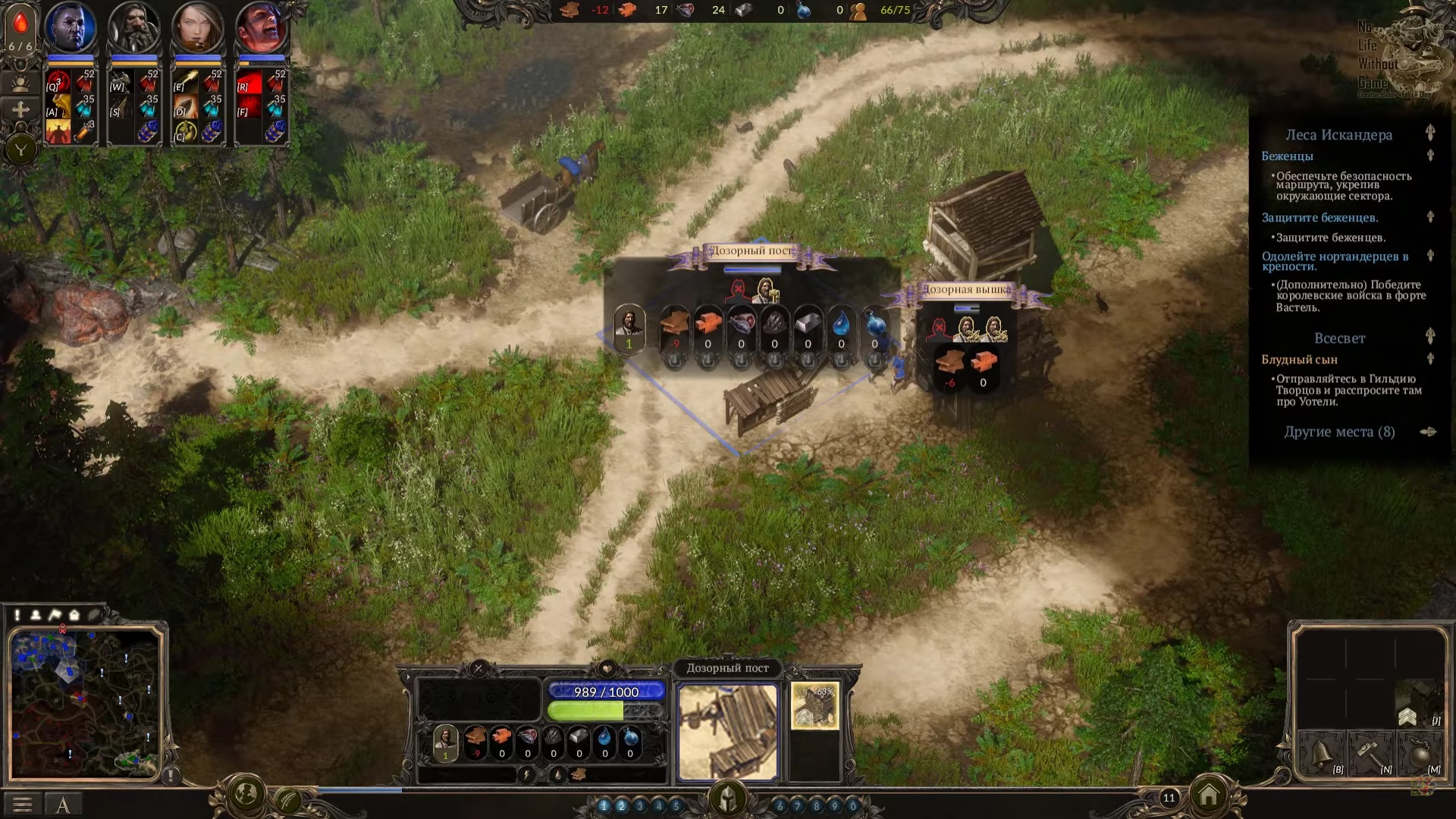
Task: Click the bell alarm command button
Action: pyautogui.click(x=1321, y=754)
